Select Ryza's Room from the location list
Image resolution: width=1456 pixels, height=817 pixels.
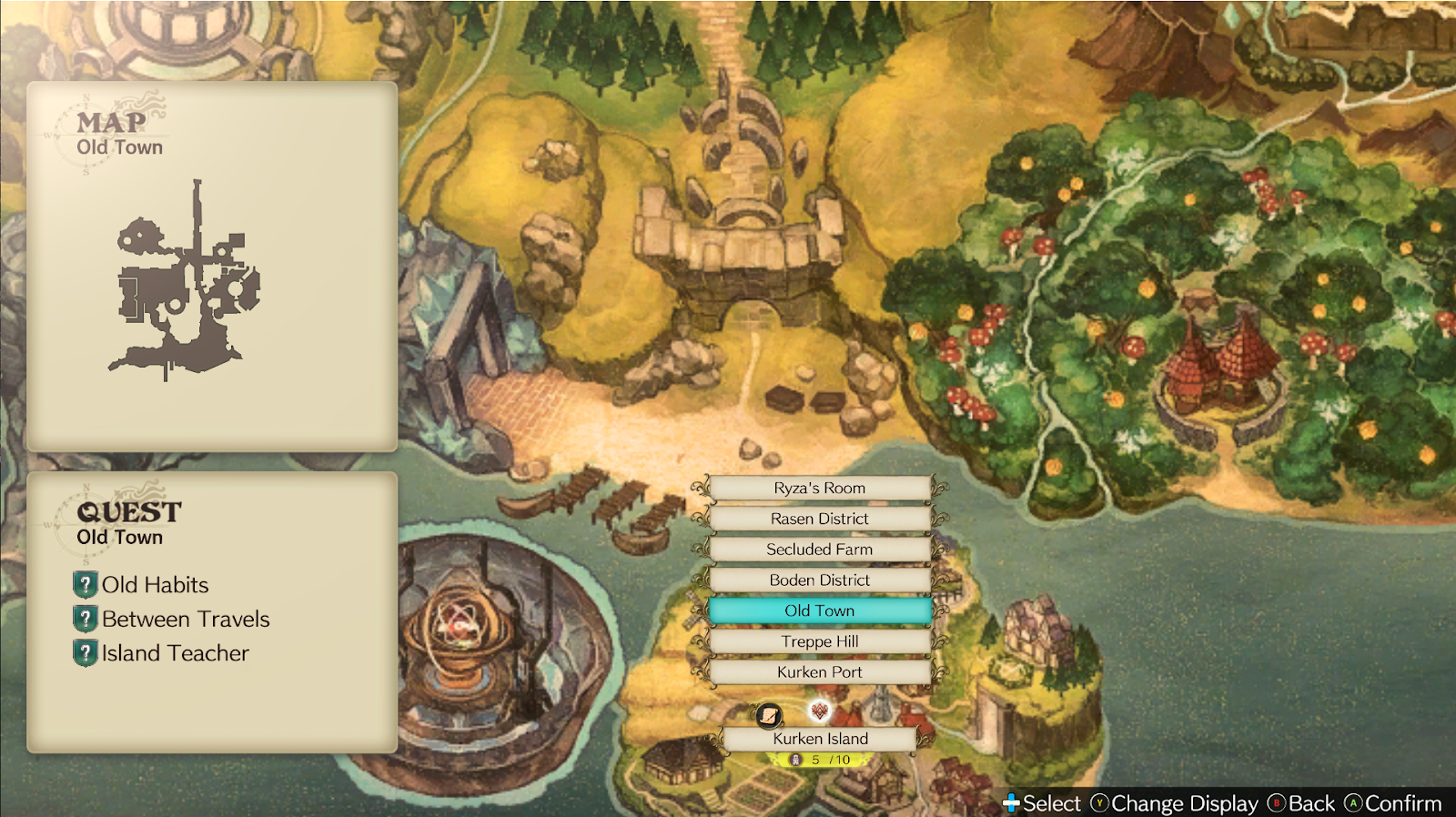[820, 488]
